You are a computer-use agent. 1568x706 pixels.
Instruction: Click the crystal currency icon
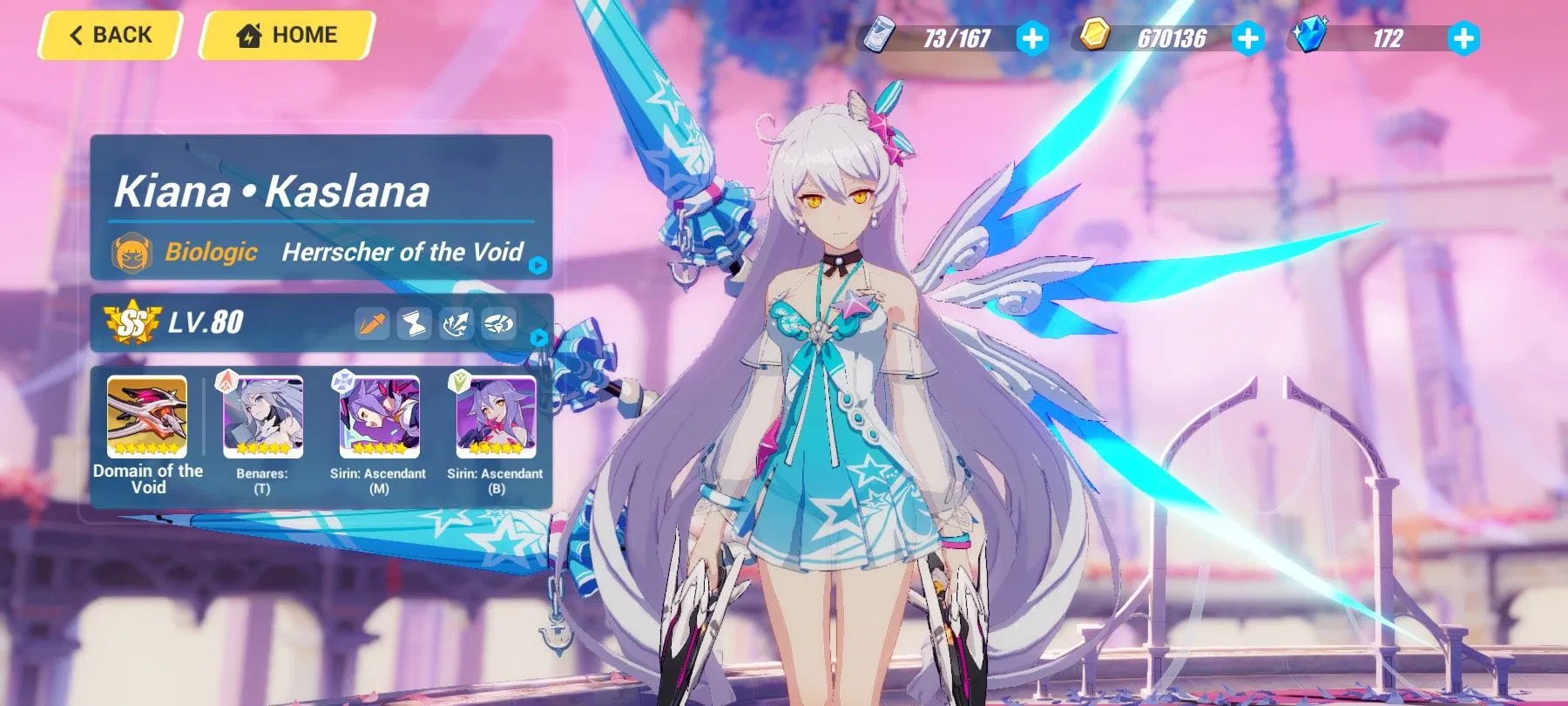(x=1312, y=37)
